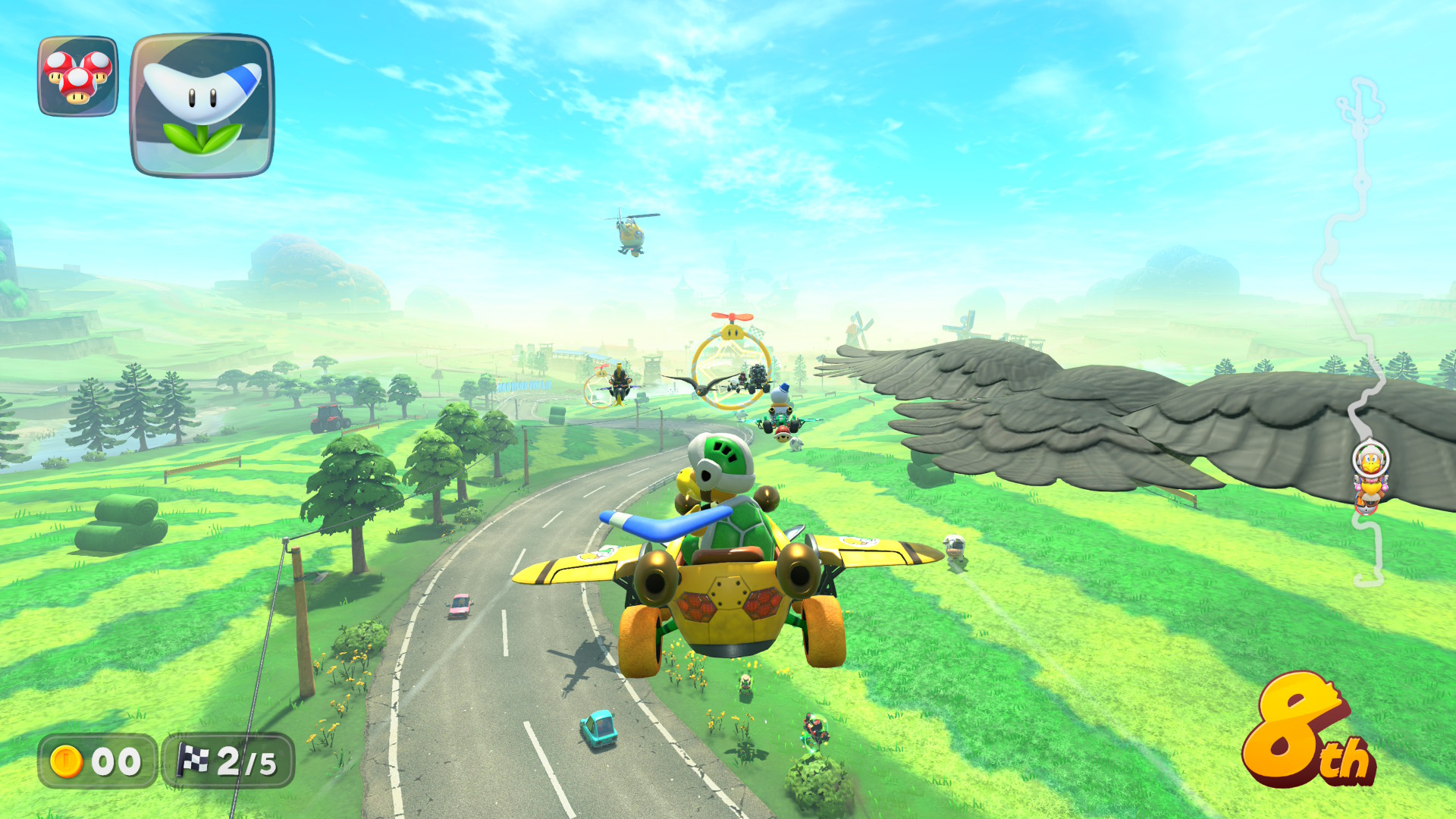Select the triple mushroom item slot
The height and width of the screenshot is (819, 1456).
[x=78, y=76]
